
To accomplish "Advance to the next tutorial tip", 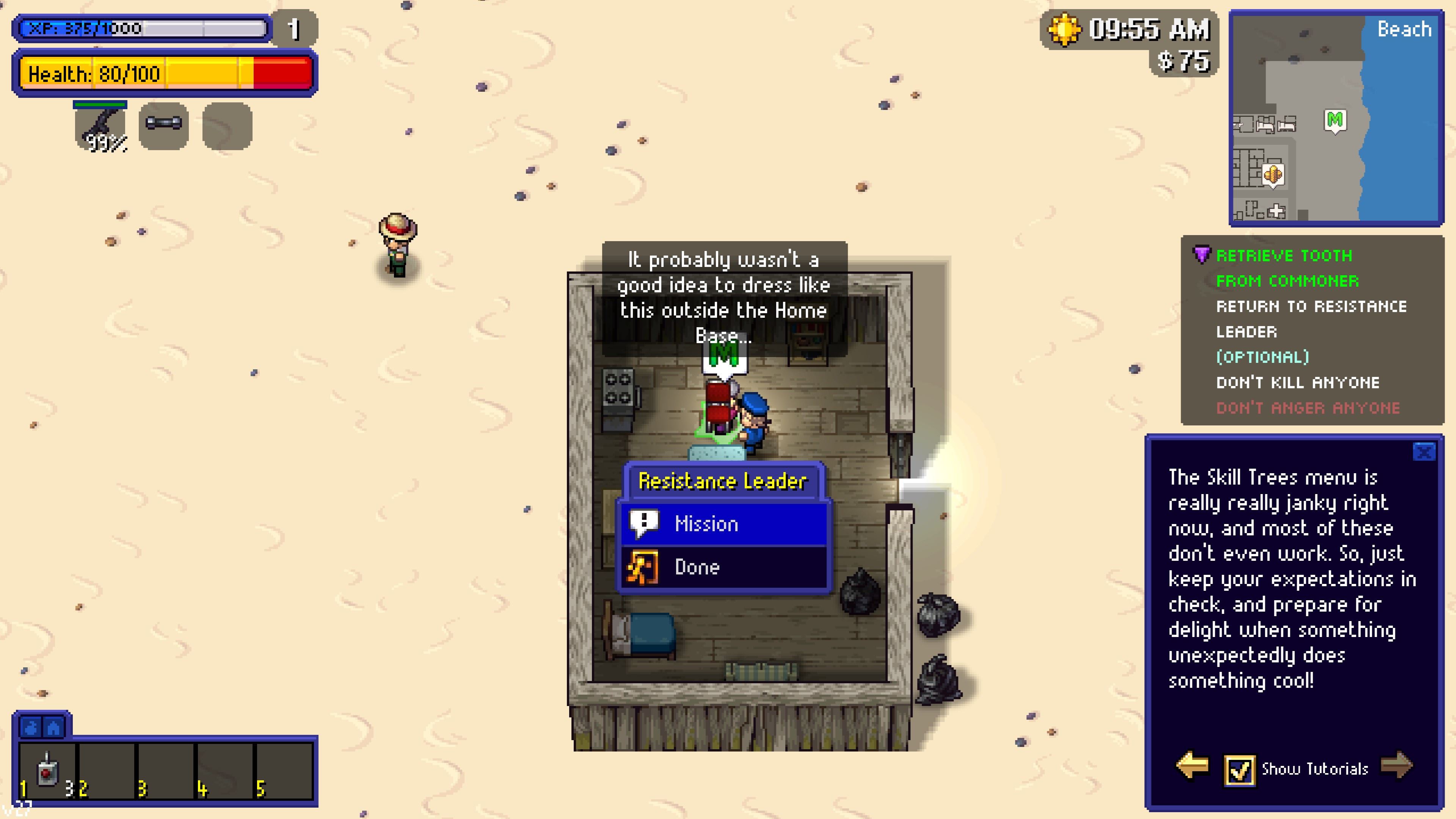I will point(1396,766).
